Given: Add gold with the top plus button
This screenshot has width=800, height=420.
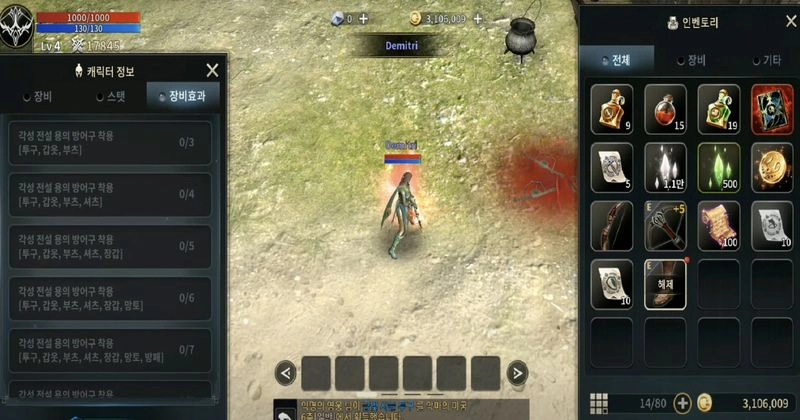Looking at the screenshot, I should (x=475, y=18).
